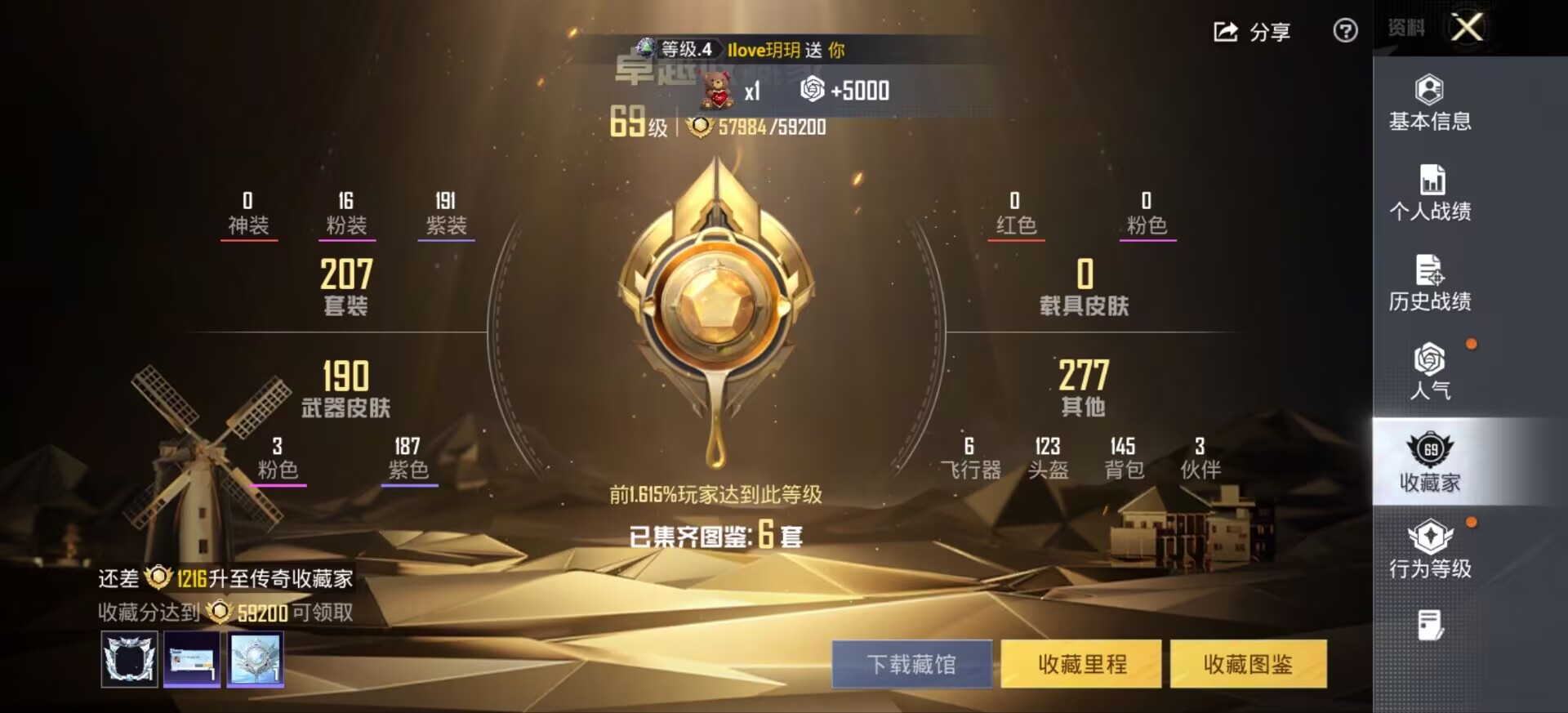The height and width of the screenshot is (713, 1568).
Task: Open 收藏里程 collection milestones
Action: [x=1080, y=665]
